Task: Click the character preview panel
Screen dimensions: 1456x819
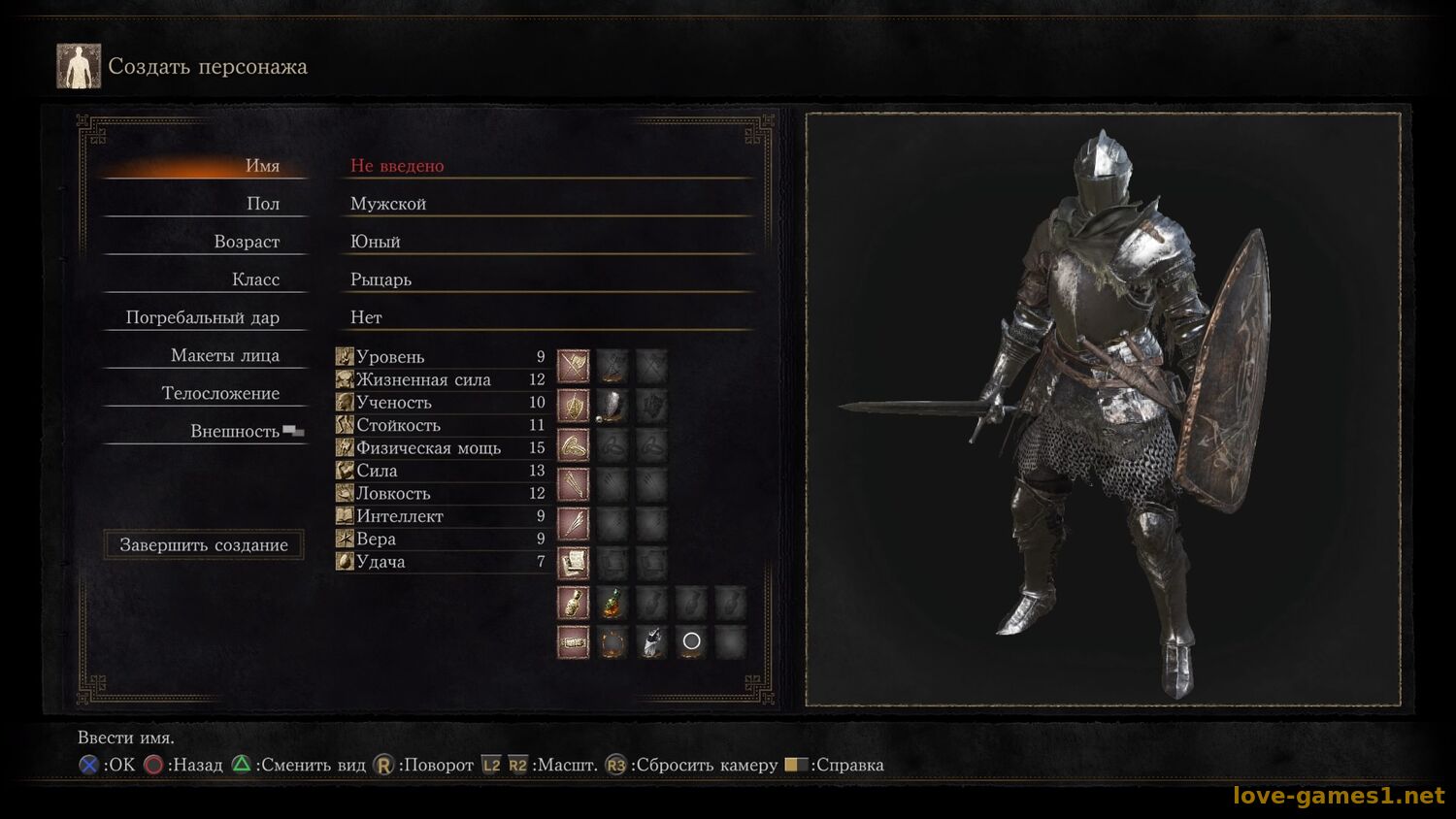Action: coord(1103,409)
